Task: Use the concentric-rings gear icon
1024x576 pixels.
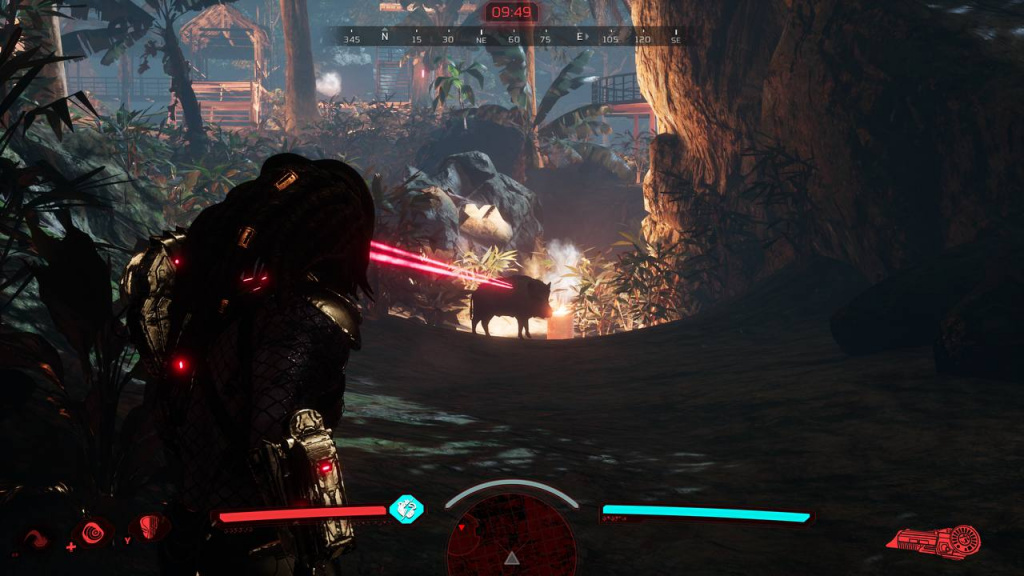Action: (x=95, y=531)
